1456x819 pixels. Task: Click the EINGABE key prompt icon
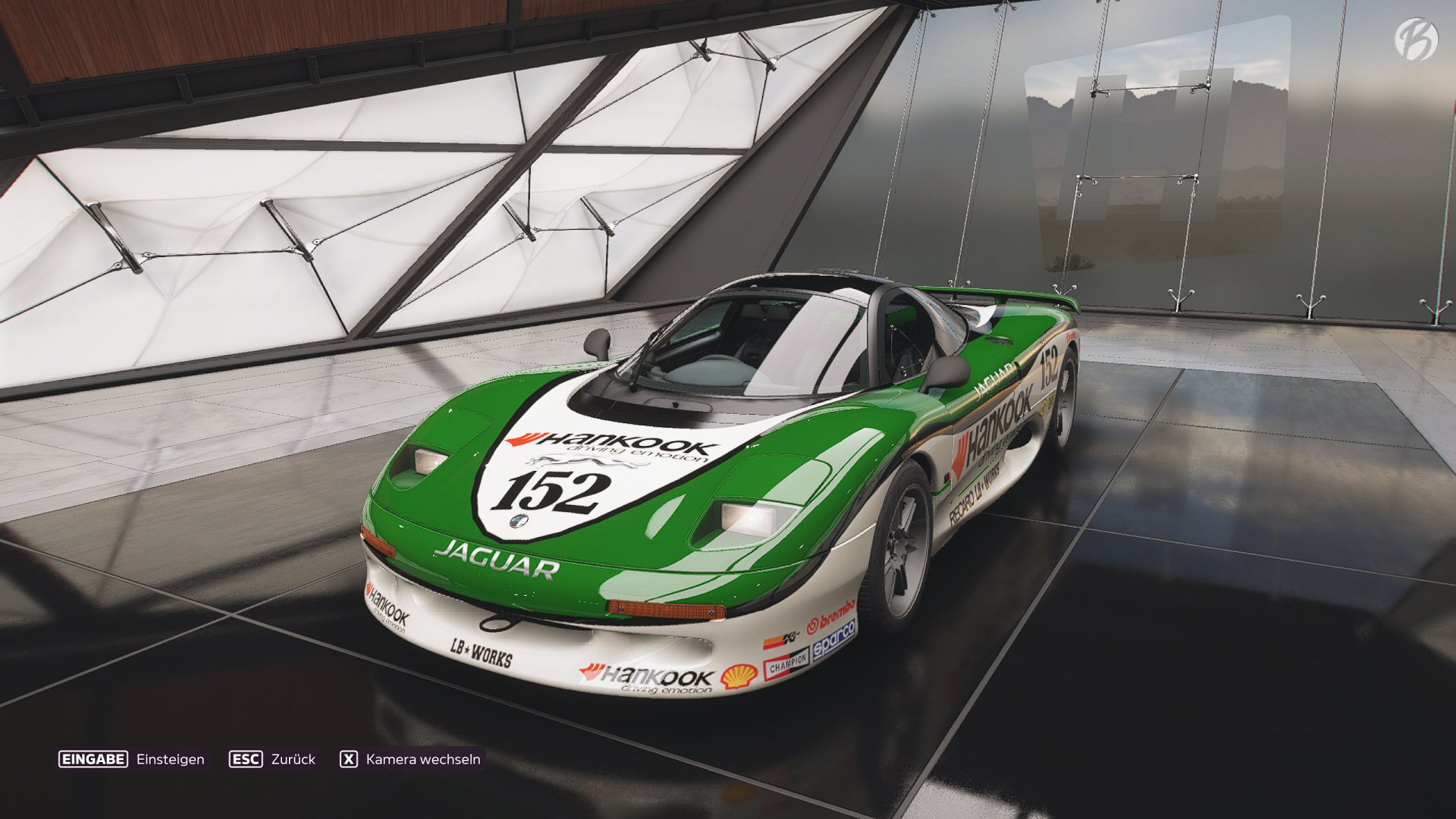tap(93, 758)
